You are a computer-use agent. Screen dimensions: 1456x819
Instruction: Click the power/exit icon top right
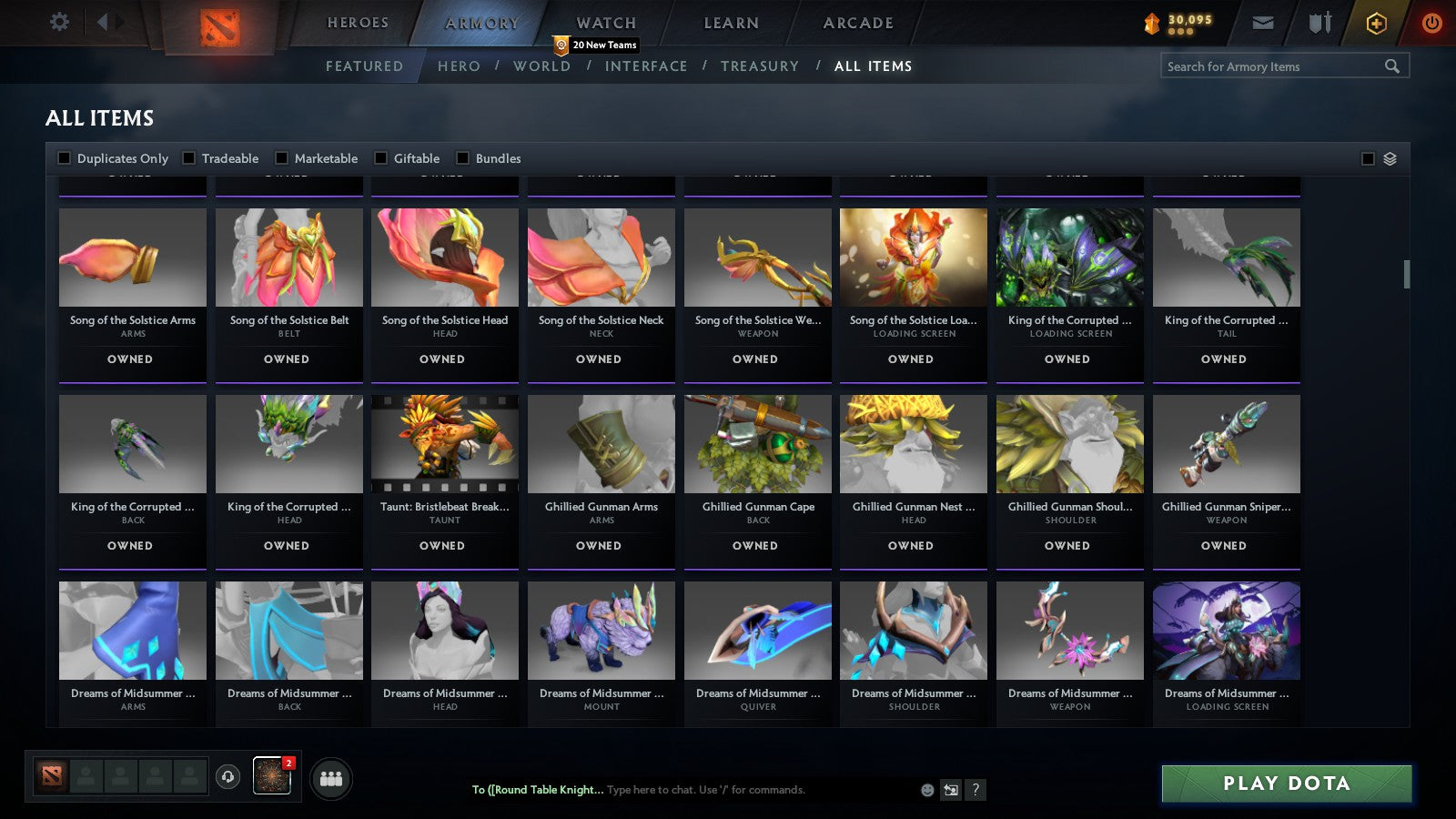[x=1431, y=22]
